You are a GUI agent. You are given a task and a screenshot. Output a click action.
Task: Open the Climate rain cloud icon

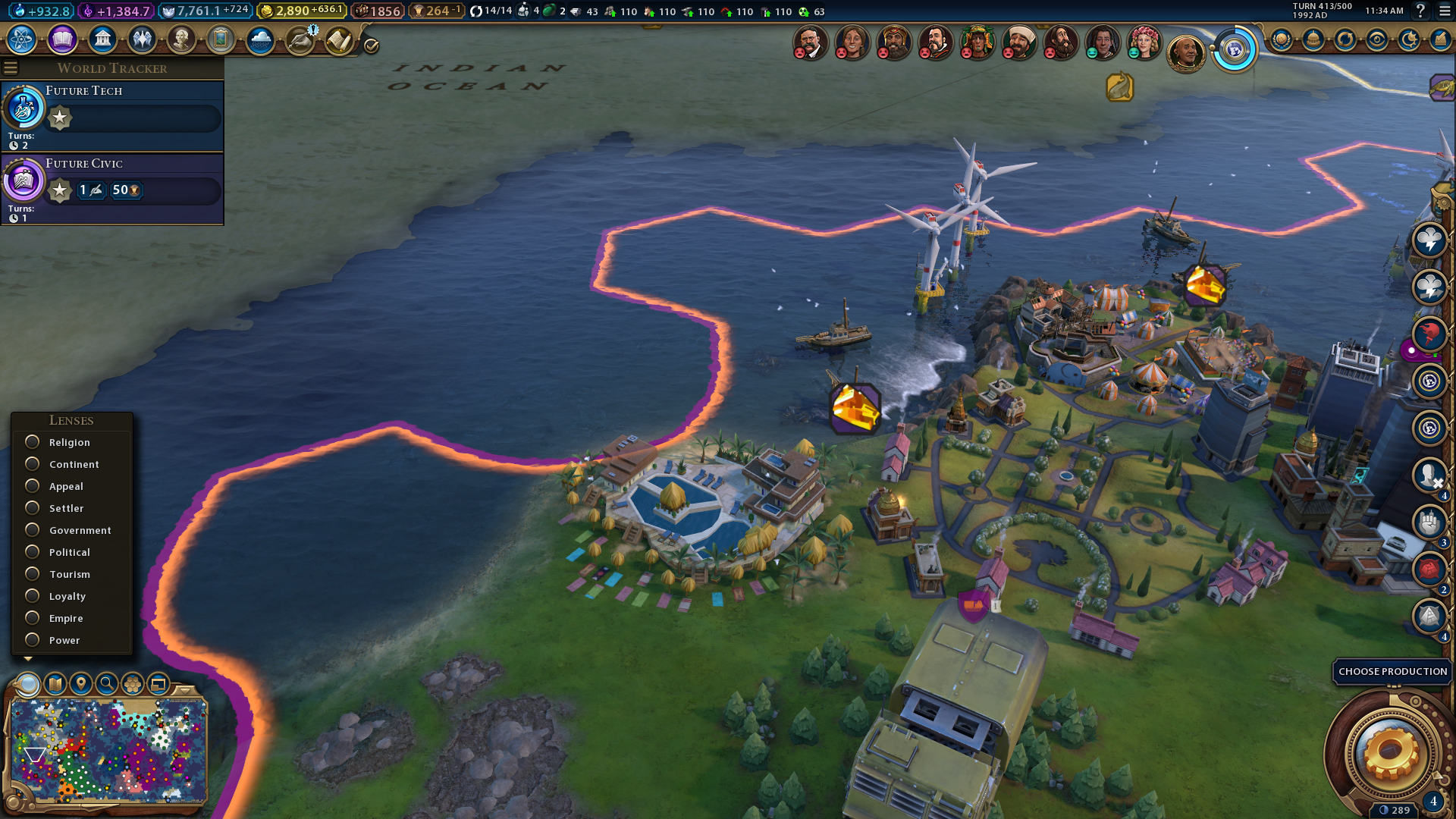point(260,39)
